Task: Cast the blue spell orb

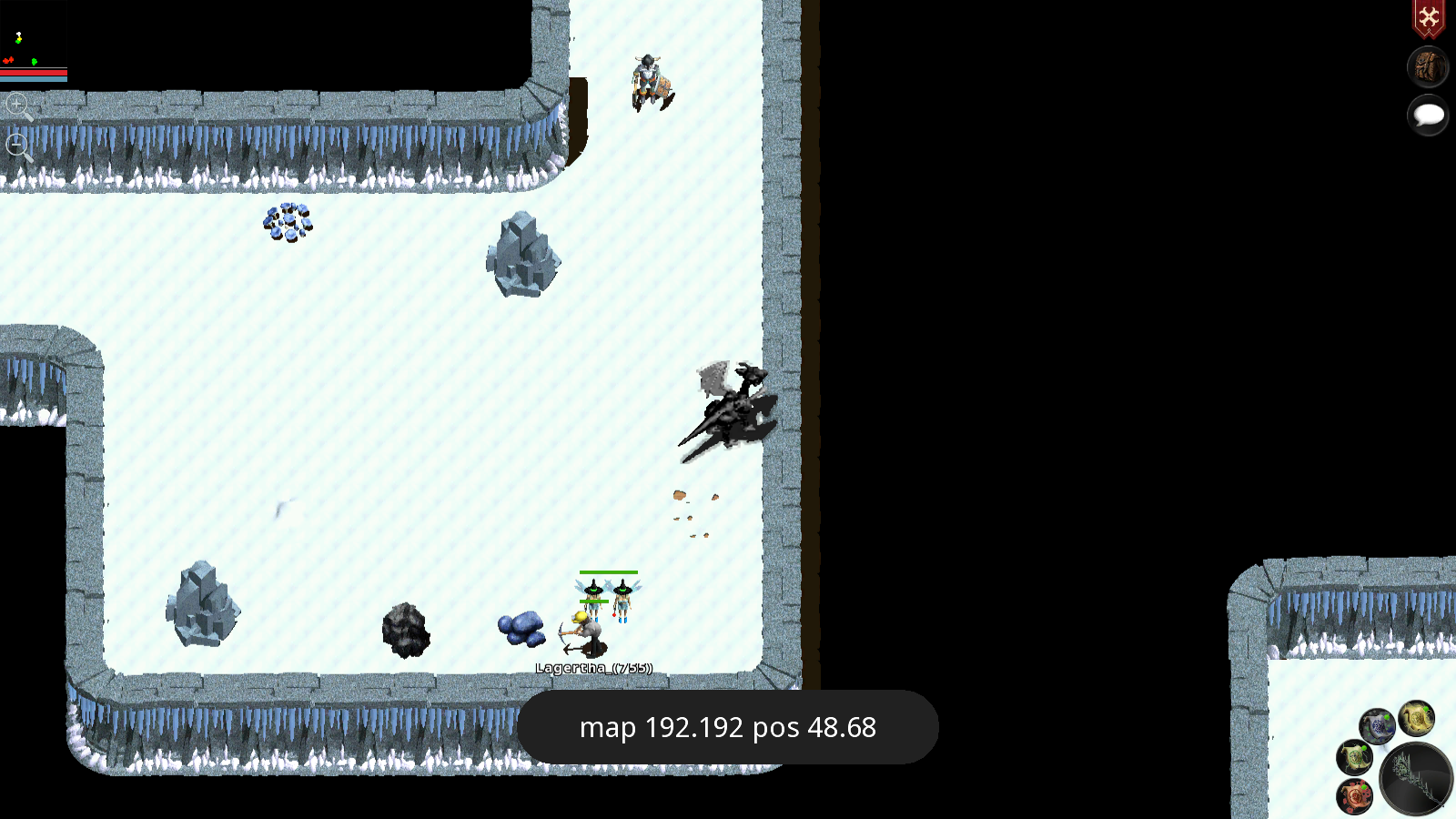Action: pos(1378,726)
